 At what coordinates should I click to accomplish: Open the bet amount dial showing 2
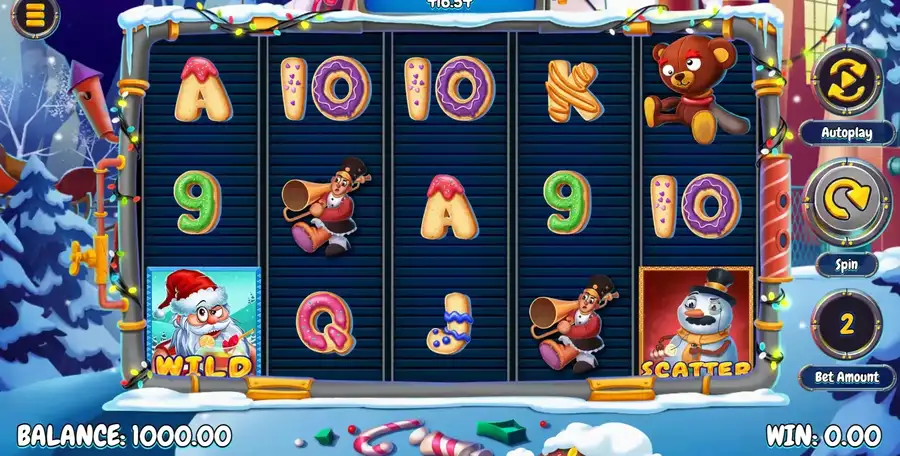coord(846,323)
